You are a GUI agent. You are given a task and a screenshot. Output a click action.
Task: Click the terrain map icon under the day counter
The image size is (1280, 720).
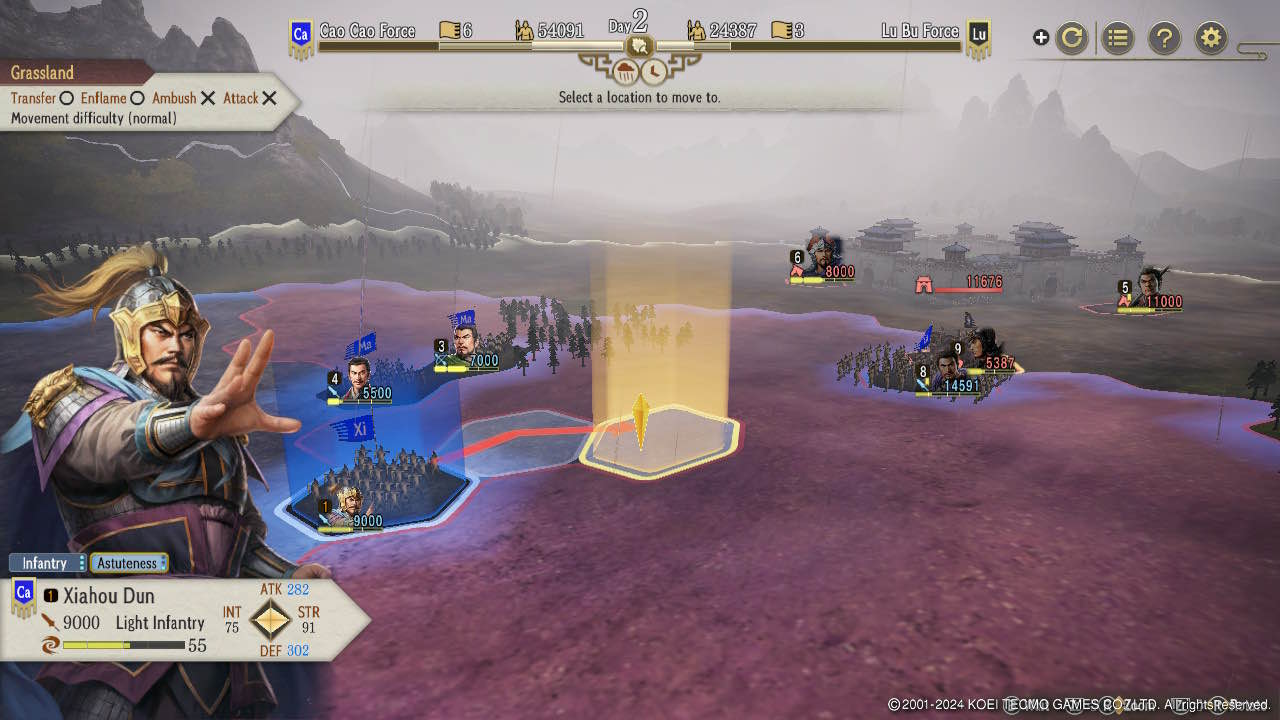click(640, 47)
